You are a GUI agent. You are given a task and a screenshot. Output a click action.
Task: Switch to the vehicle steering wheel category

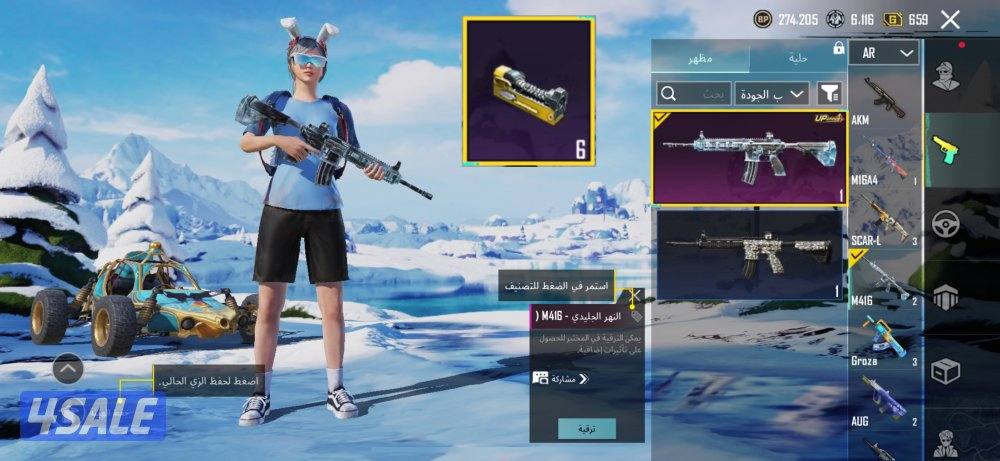[946, 223]
